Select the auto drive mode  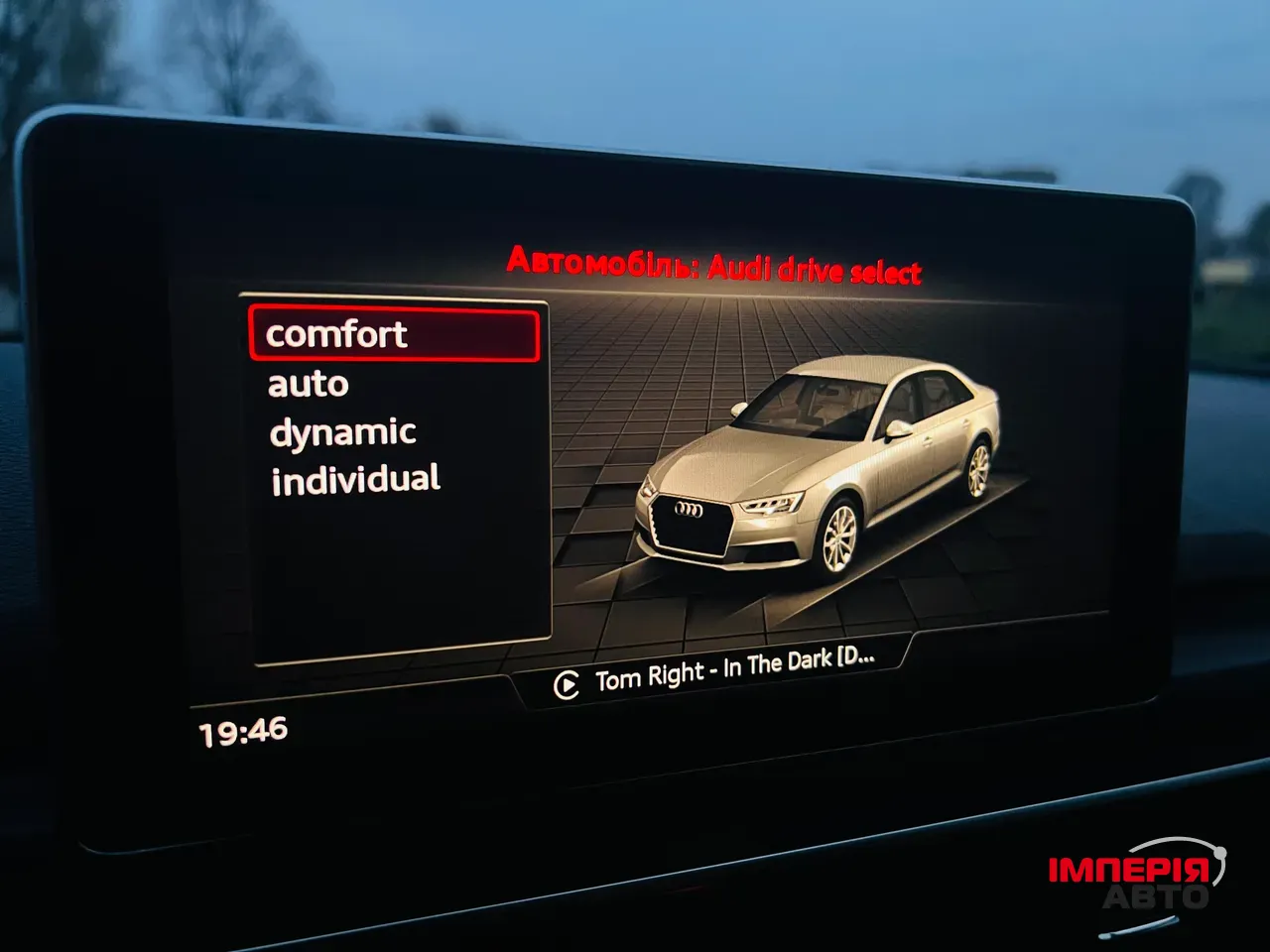[308, 384]
